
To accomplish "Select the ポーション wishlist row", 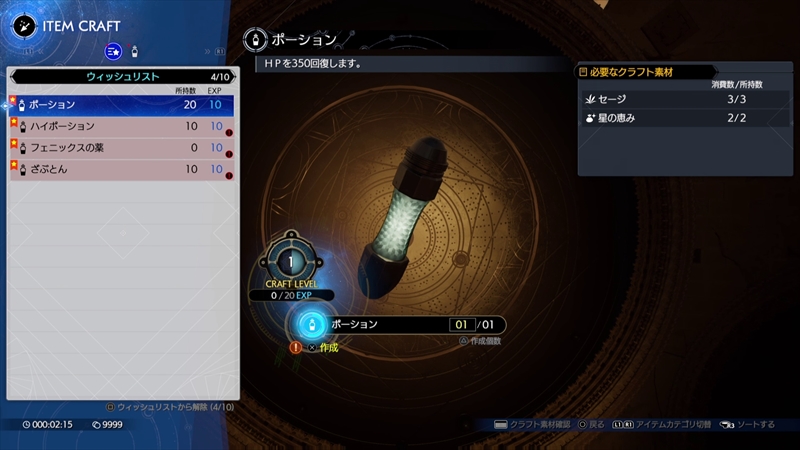I will [121, 104].
